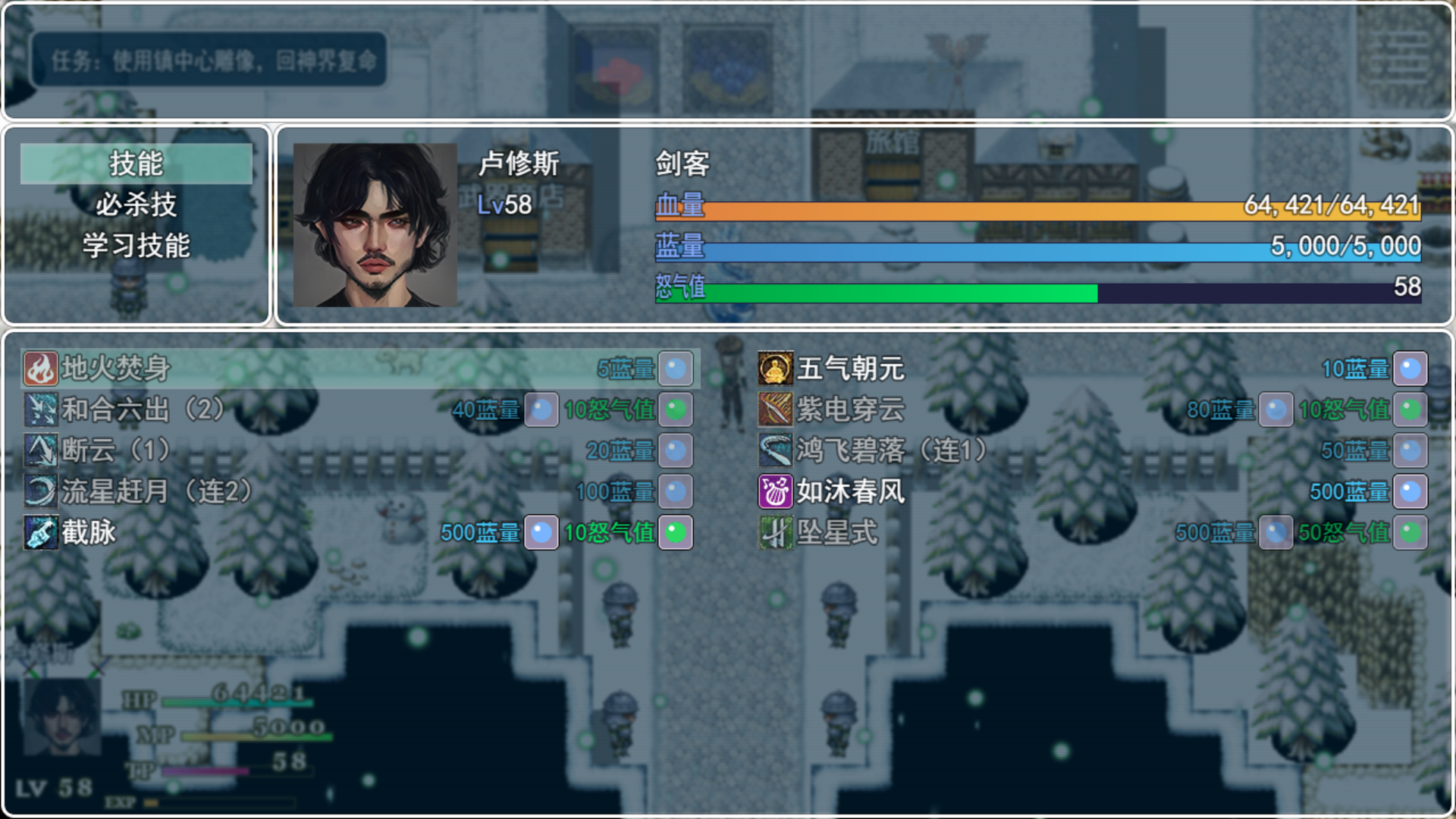Click the green rage orb beside 截脉
1456x819 pixels.
click(x=674, y=532)
